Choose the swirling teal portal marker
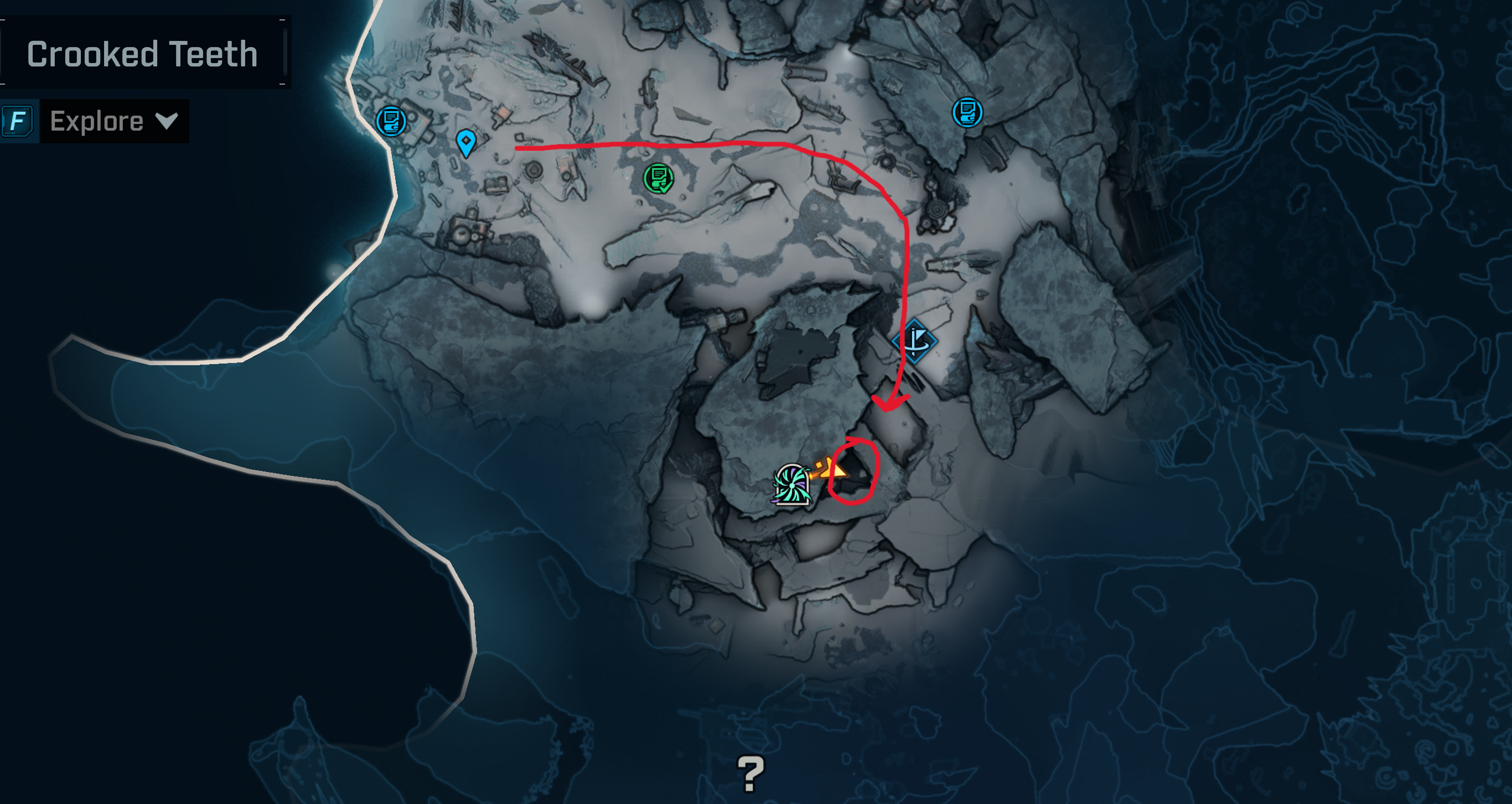 pos(792,485)
